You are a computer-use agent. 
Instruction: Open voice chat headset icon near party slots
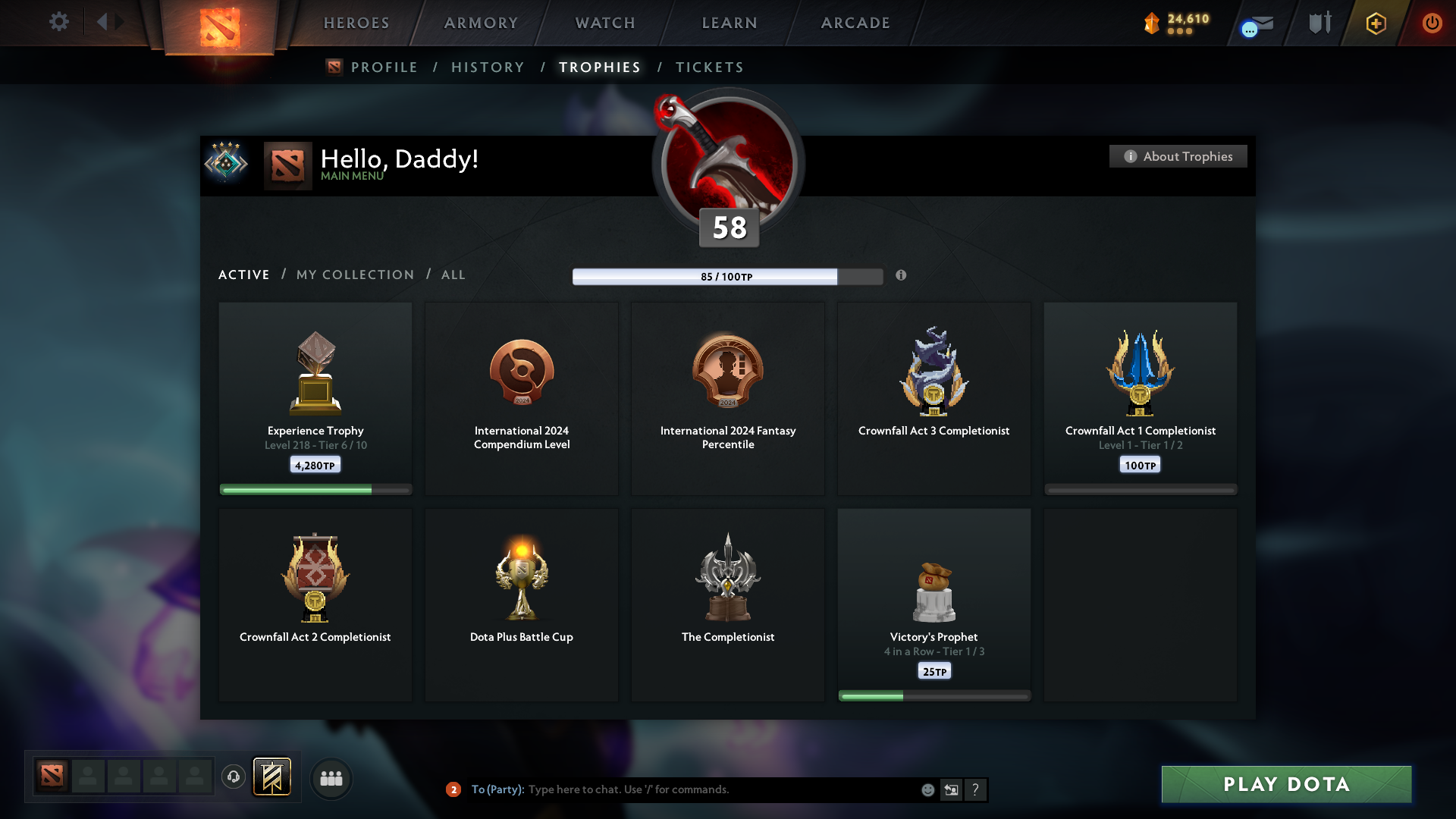(x=234, y=777)
